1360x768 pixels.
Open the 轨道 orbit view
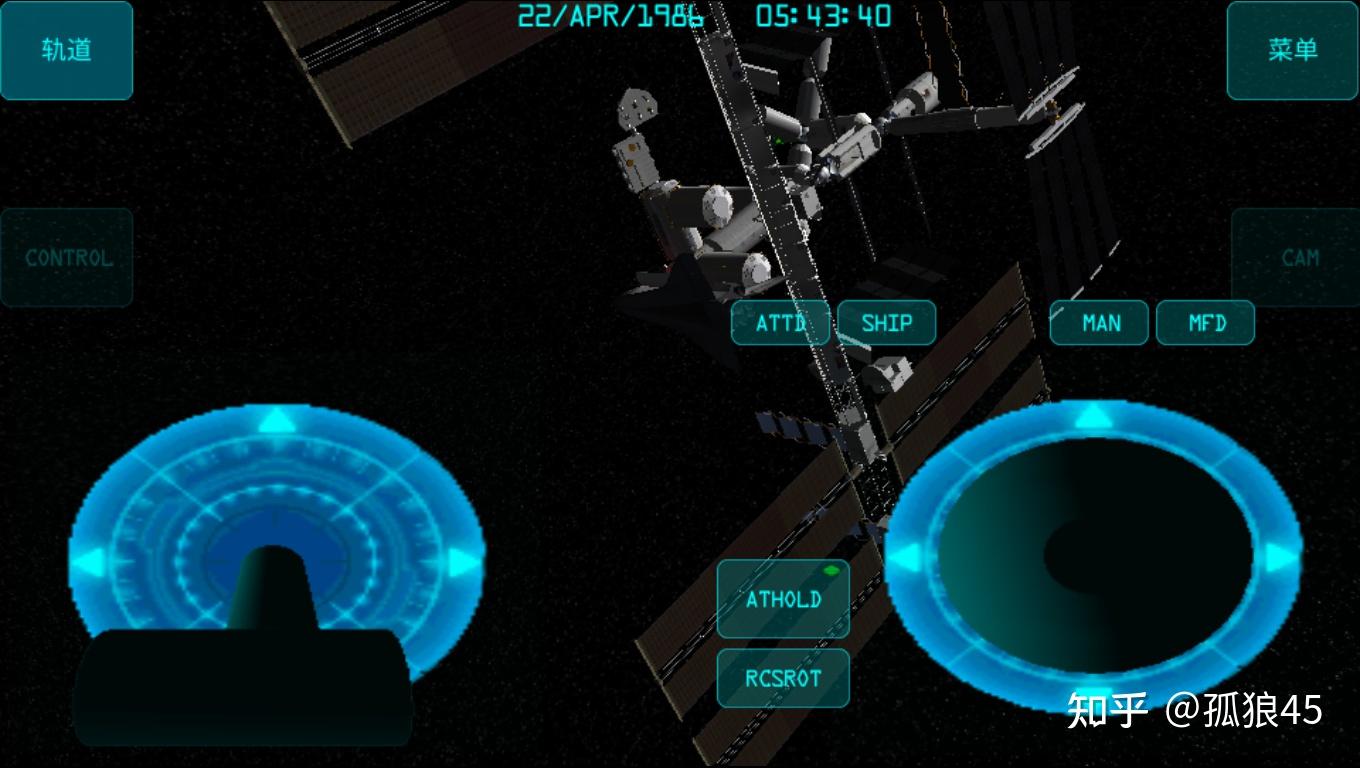67,50
